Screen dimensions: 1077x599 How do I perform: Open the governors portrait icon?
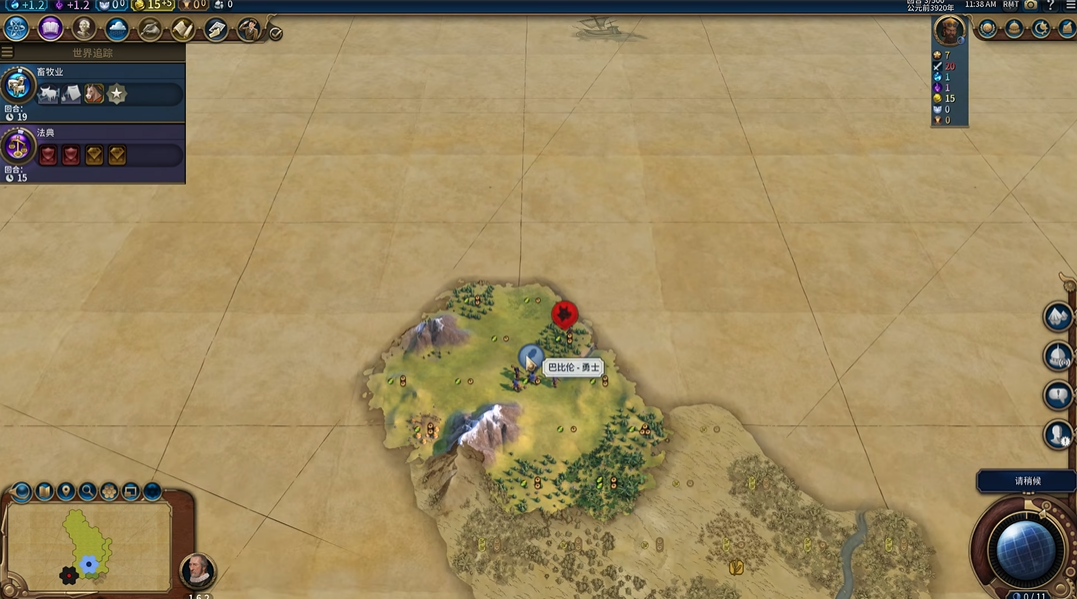pyautogui.click(x=249, y=29)
